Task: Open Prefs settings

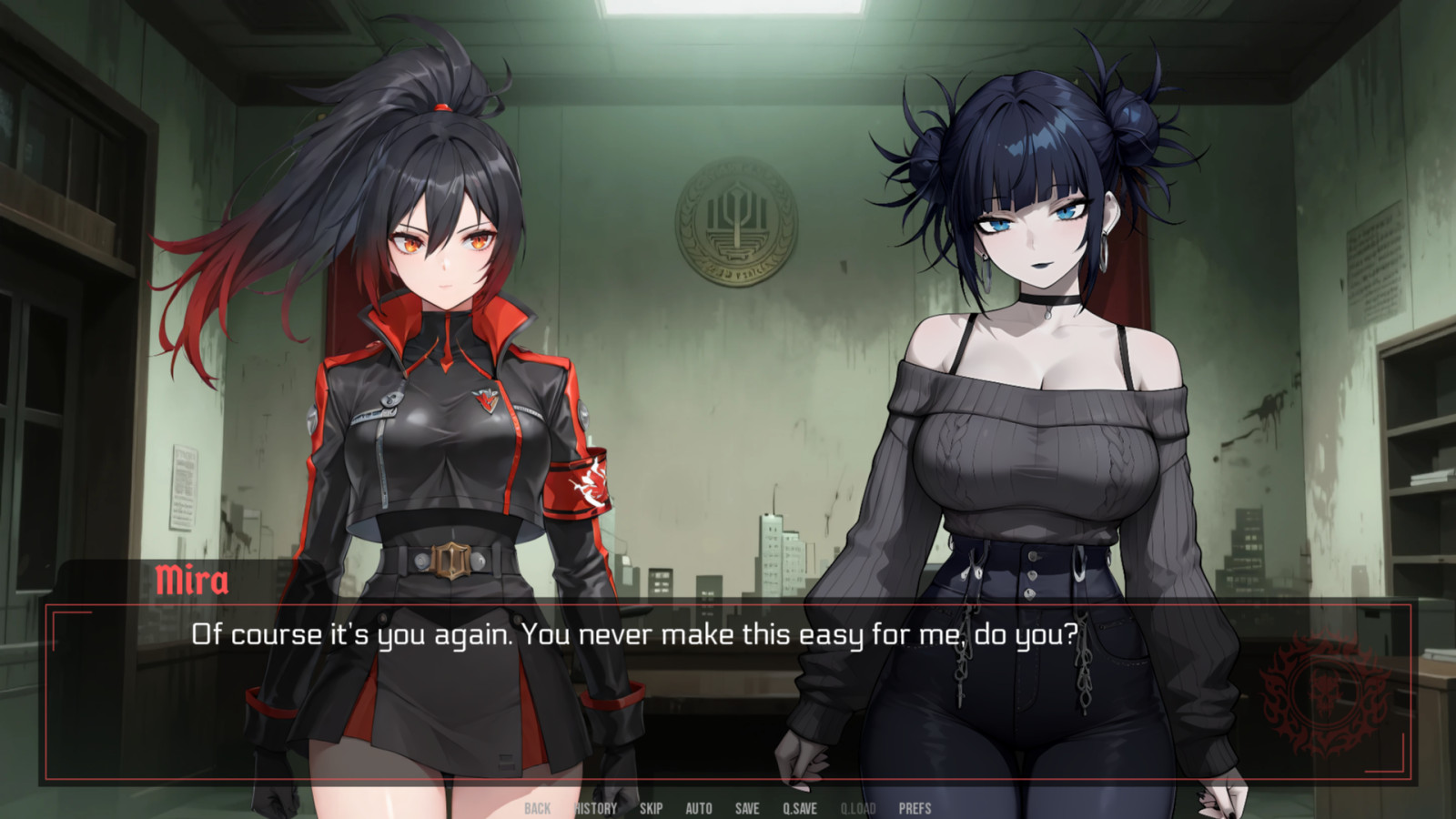Action: [915, 808]
